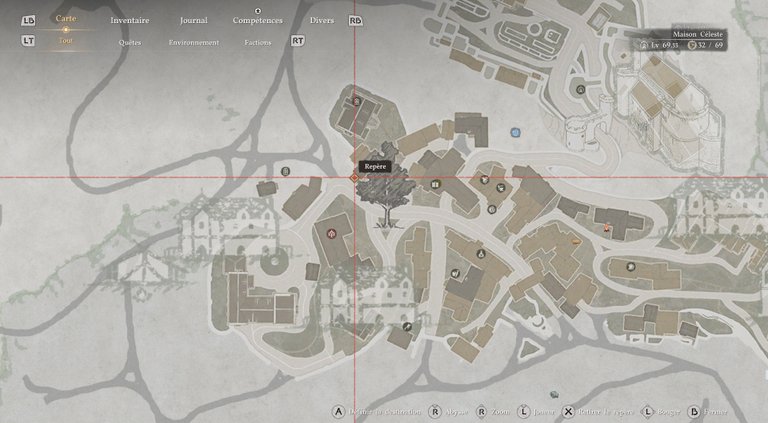The image size is (768, 423).
Task: Select the Divers tab
Action: 322,20
